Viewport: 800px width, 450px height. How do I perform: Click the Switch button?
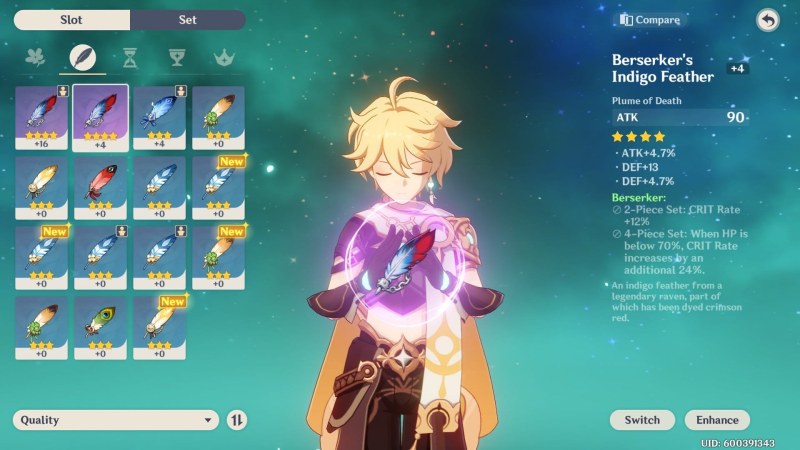[642, 420]
